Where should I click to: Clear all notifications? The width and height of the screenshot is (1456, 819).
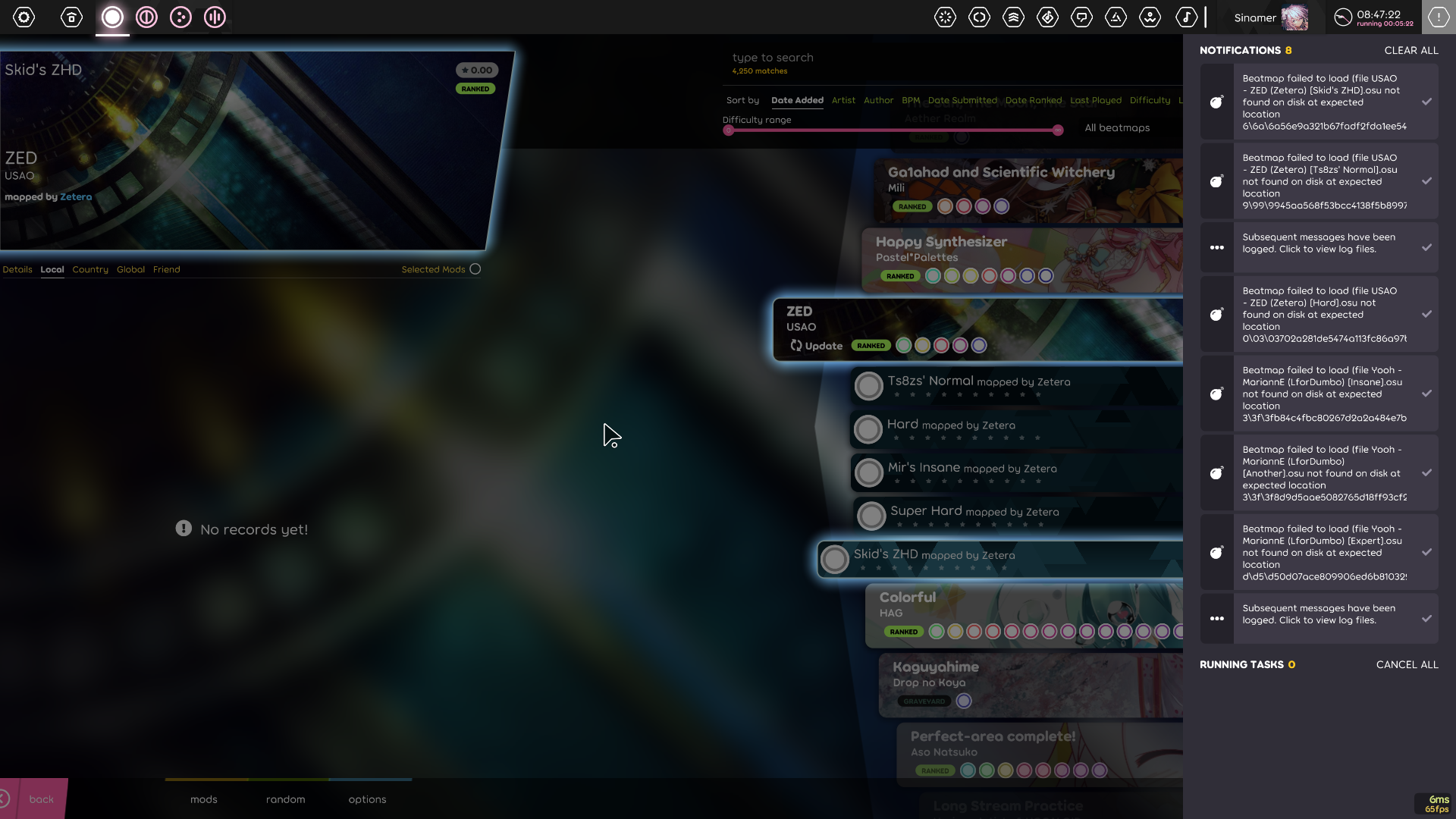[x=1411, y=50]
